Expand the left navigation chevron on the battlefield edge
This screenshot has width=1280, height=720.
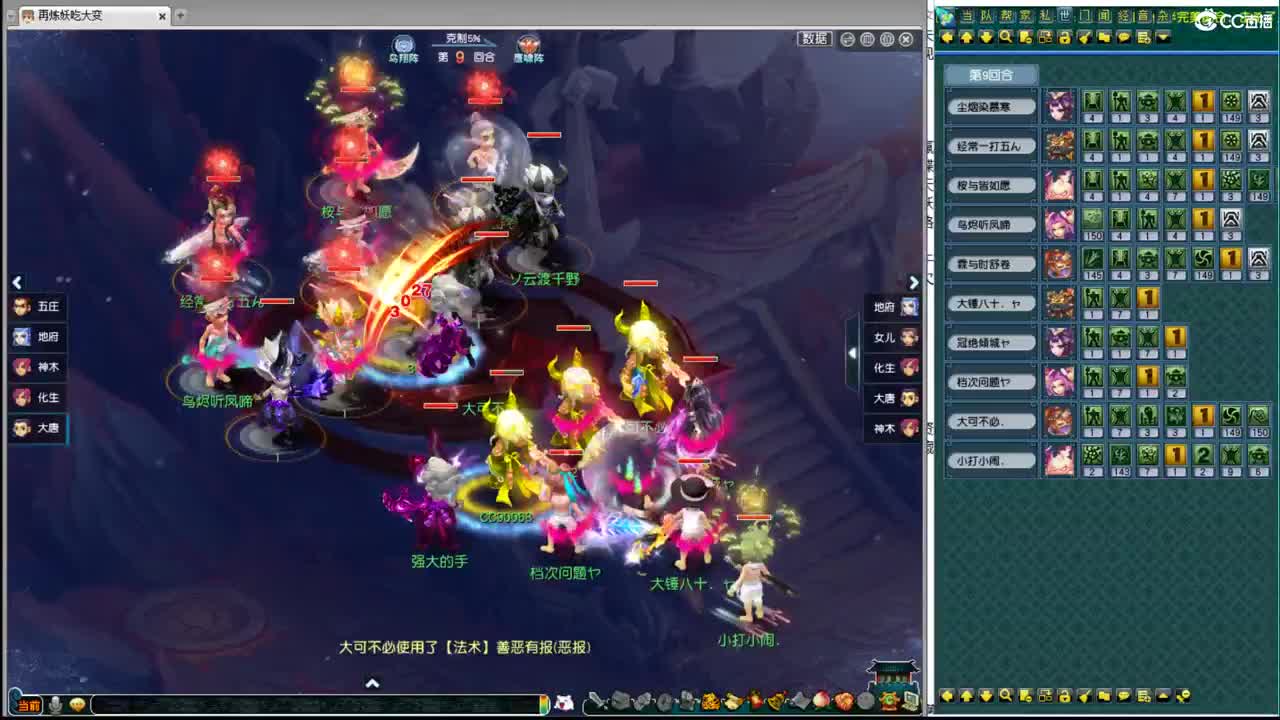click(x=17, y=283)
